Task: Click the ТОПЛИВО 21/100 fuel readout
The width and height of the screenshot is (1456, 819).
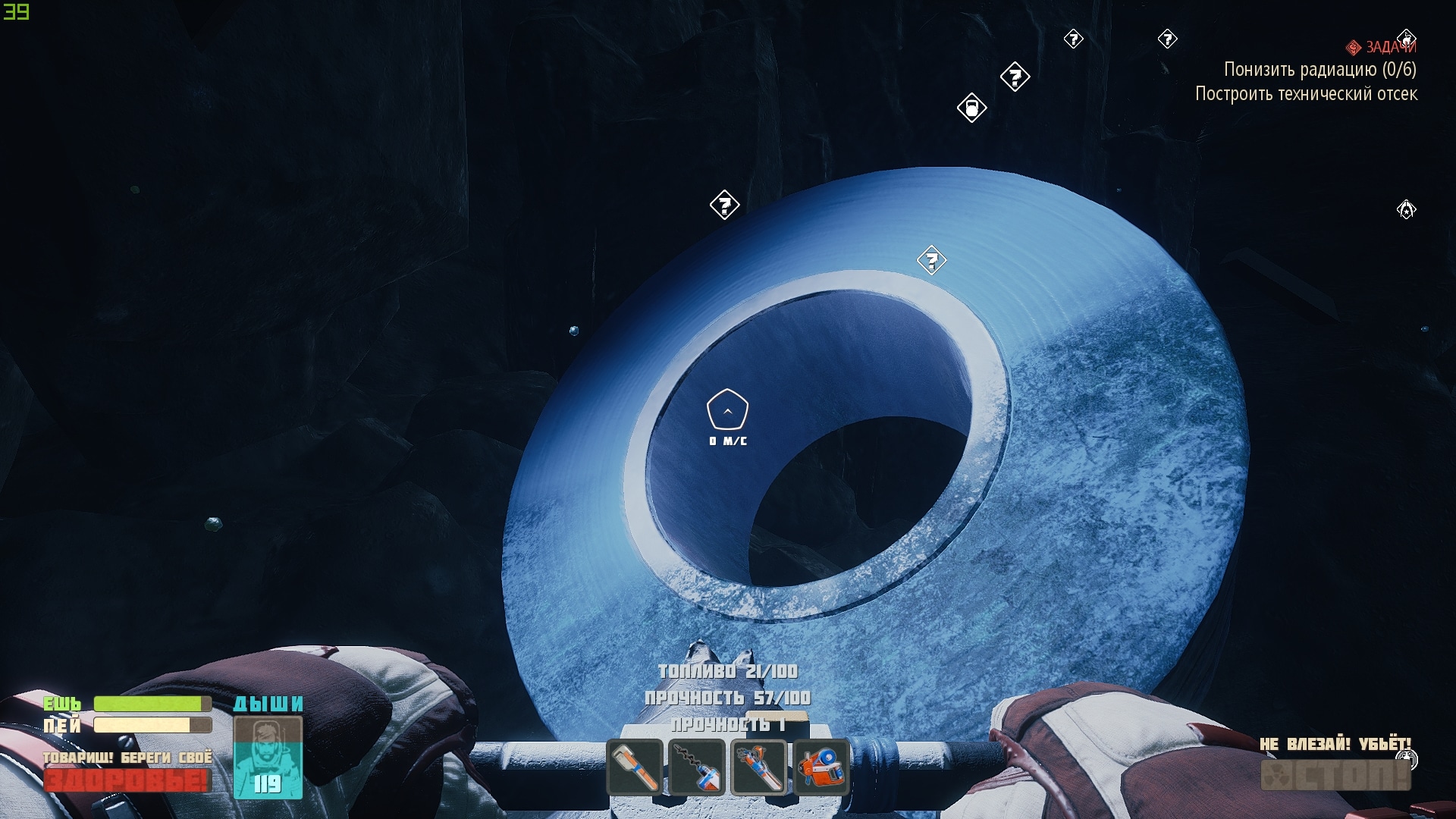Action: [x=727, y=671]
